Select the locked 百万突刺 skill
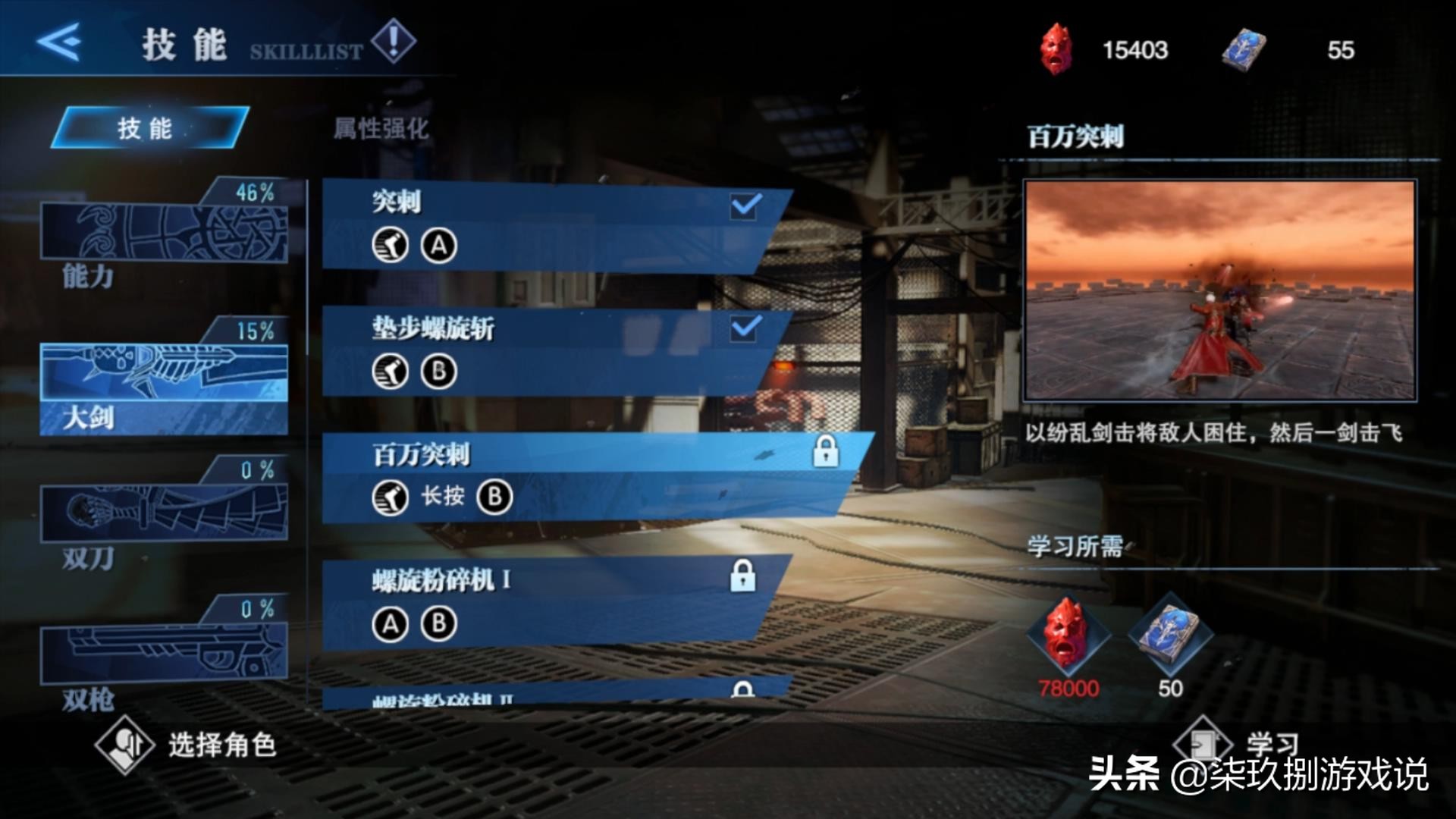Viewport: 1456px width, 819px height. (x=591, y=478)
